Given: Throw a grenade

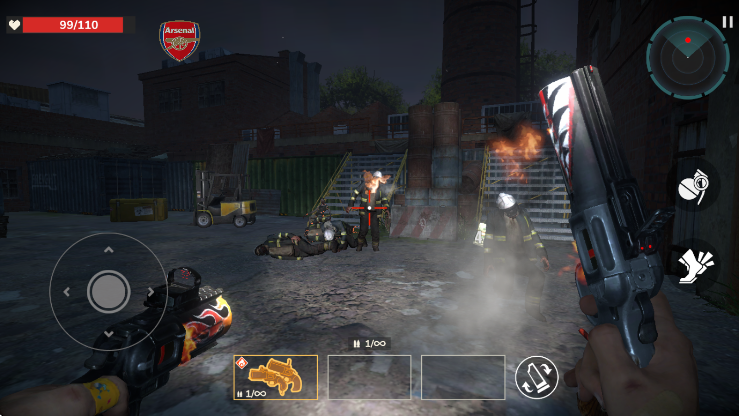Looking at the screenshot, I should coord(695,186).
